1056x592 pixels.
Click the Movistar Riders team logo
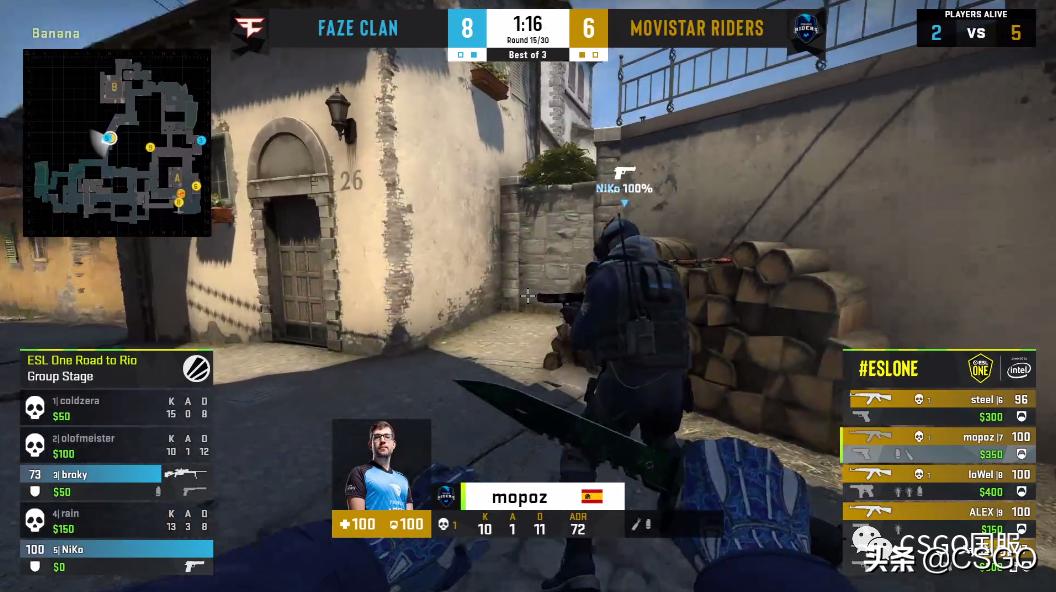coord(804,27)
